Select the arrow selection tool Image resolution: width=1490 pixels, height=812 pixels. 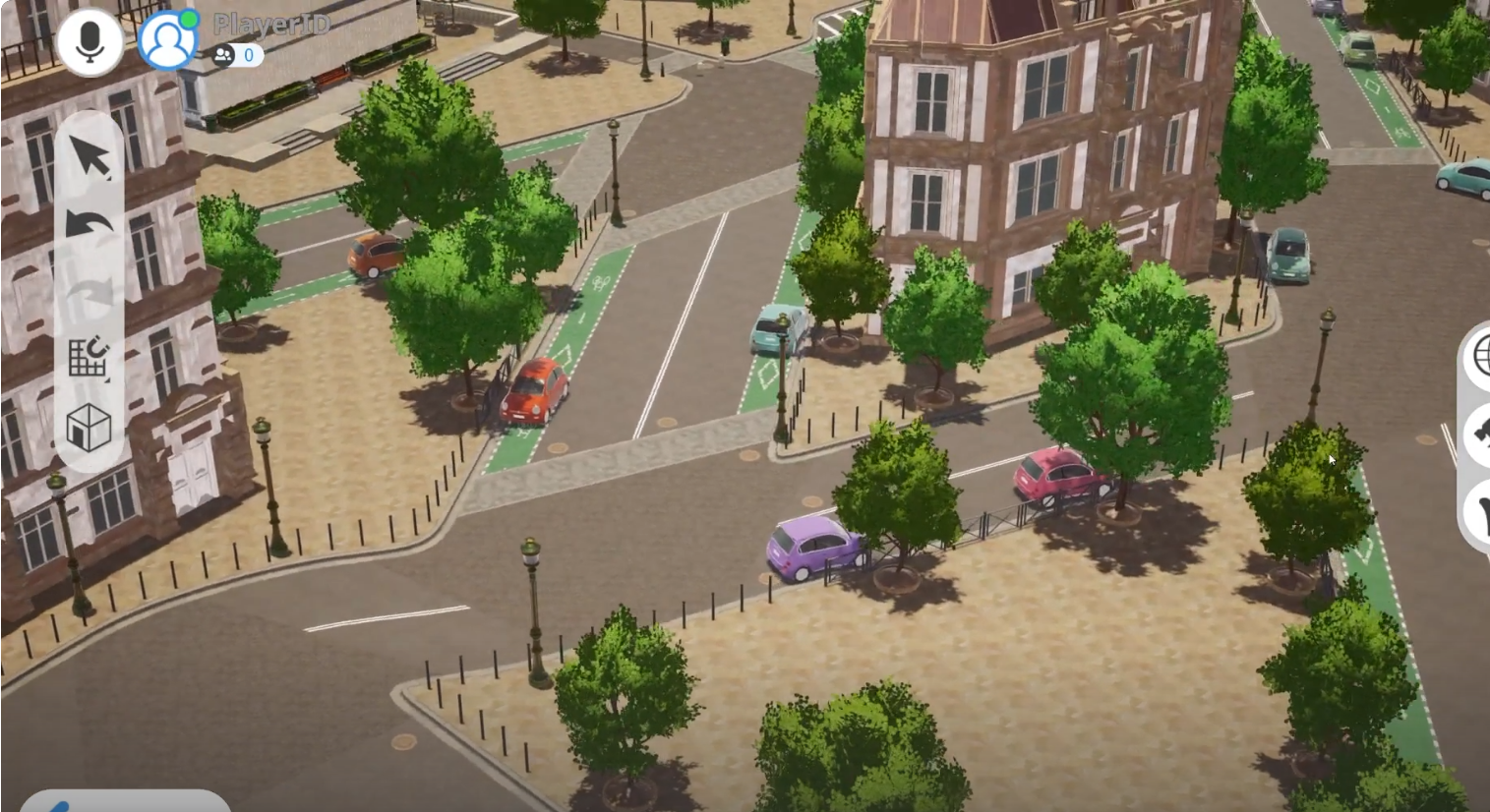[88, 154]
